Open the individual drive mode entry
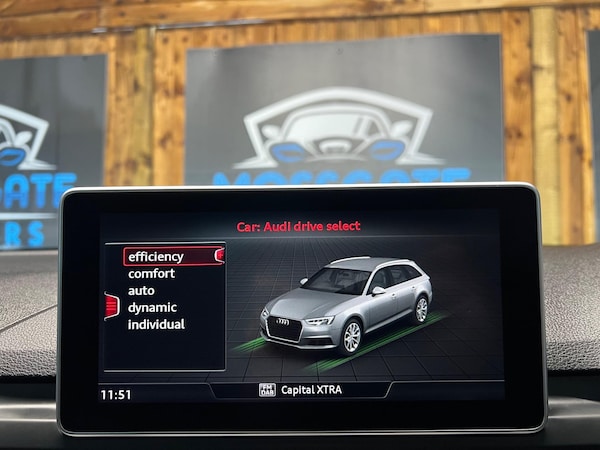The image size is (600, 450). (156, 324)
